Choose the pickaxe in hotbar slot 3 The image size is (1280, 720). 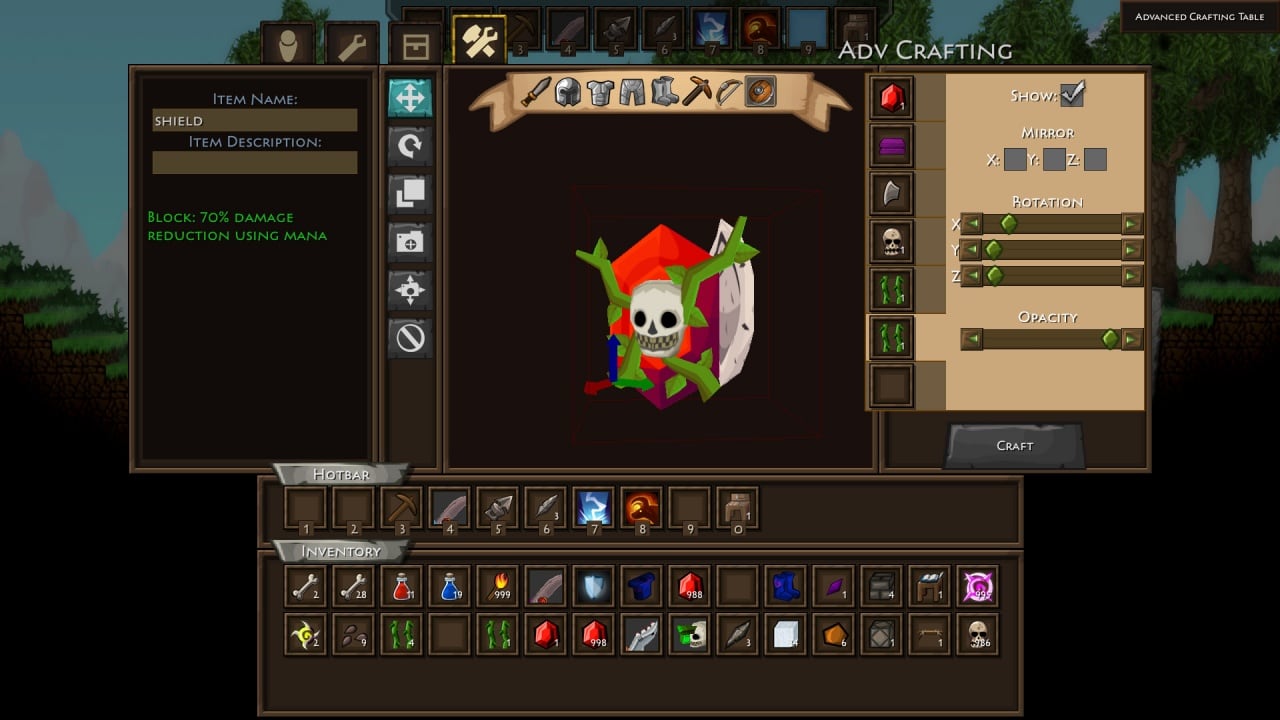pos(401,508)
